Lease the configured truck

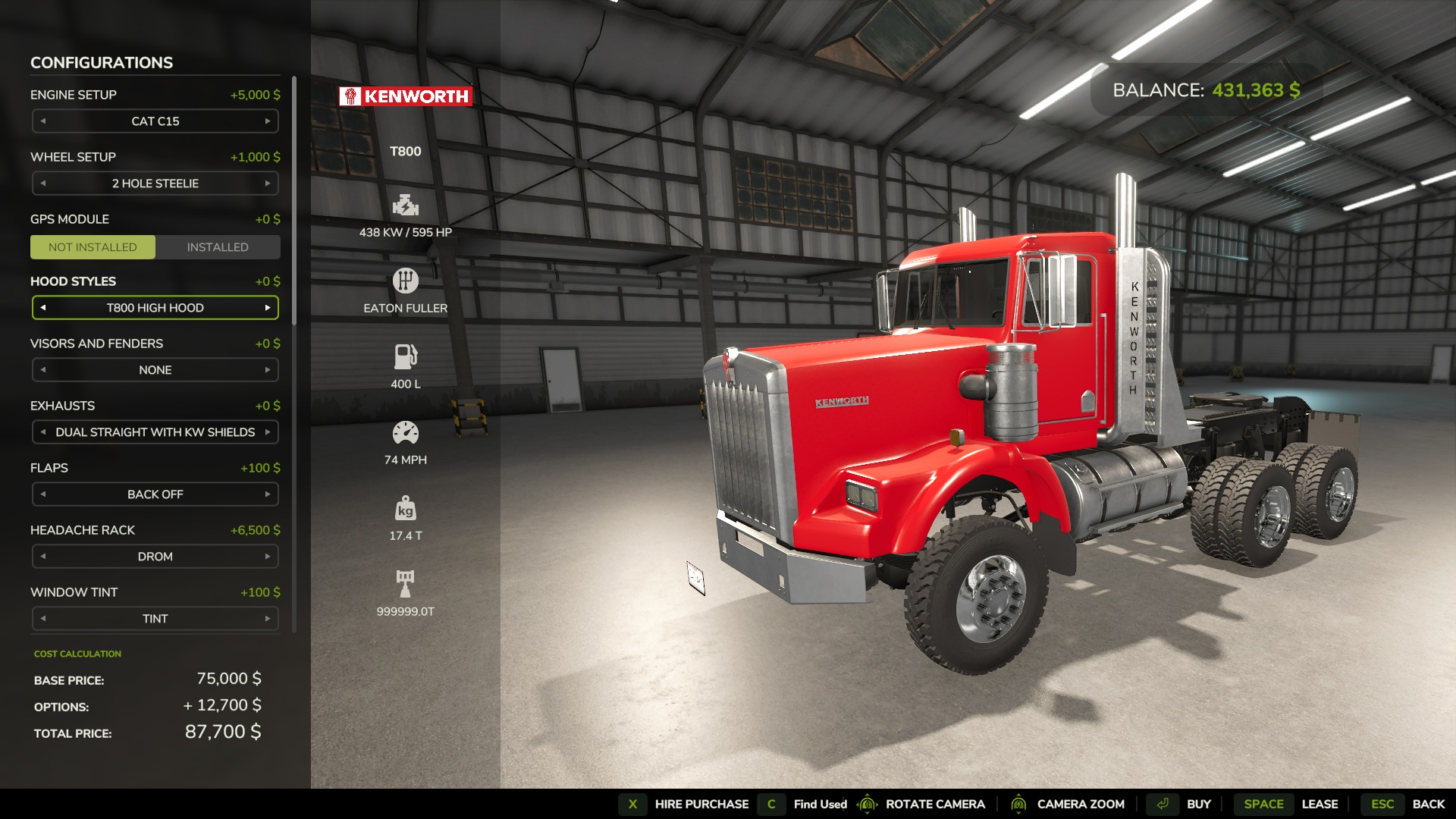click(x=1319, y=804)
